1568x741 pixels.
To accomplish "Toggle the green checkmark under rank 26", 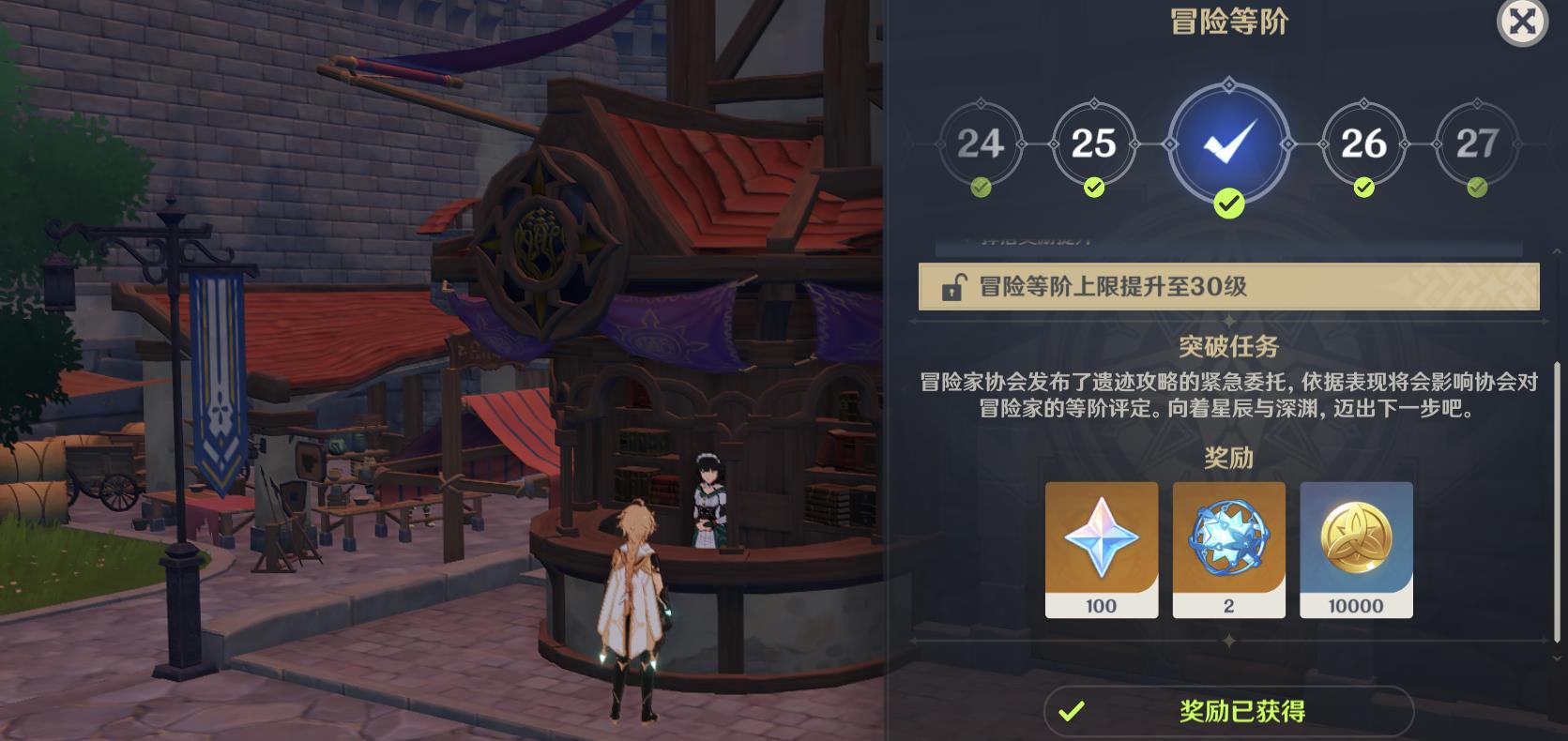I will click(x=1363, y=186).
